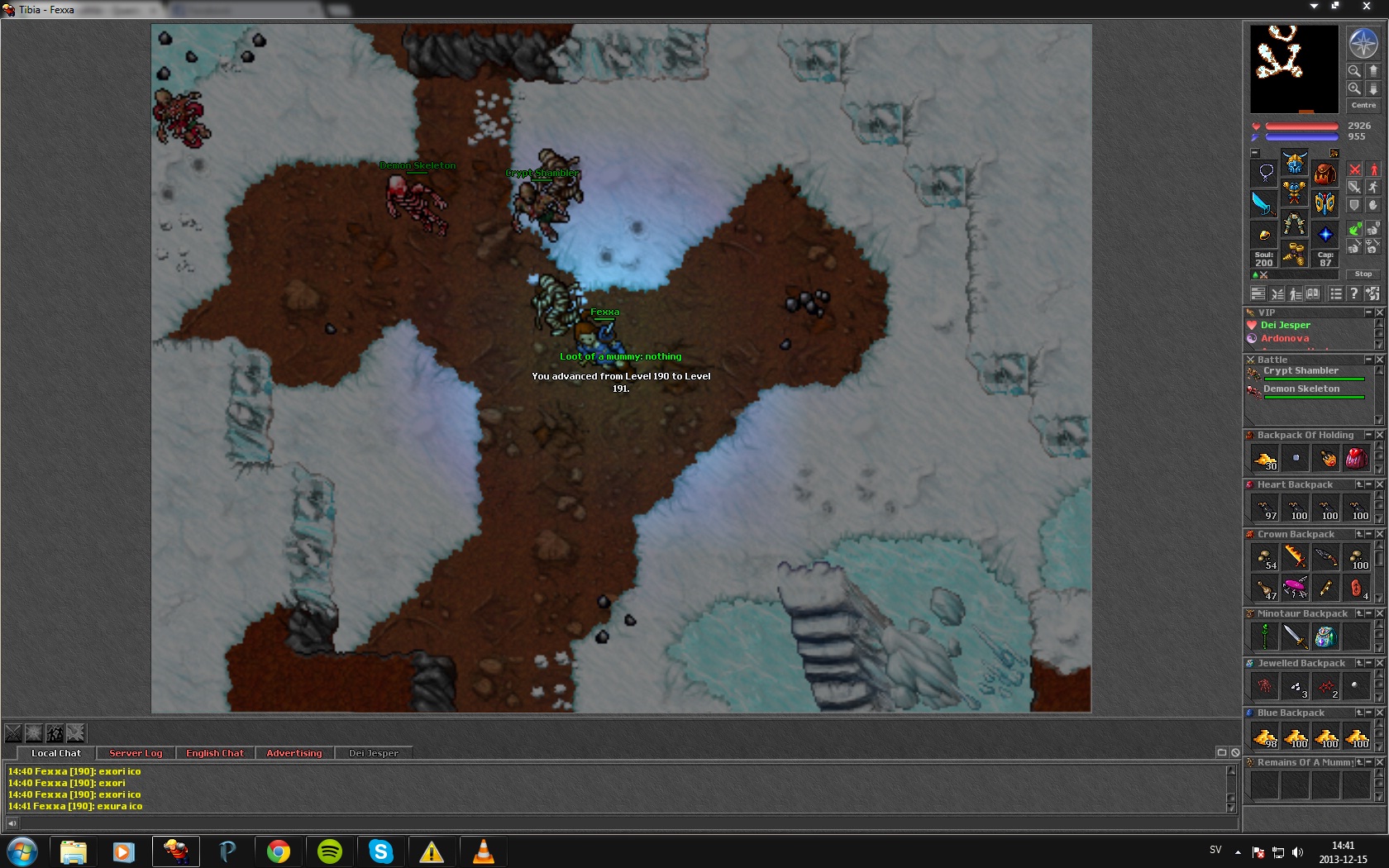Zoom in on the minimap
1389x868 pixels.
click(x=1354, y=88)
